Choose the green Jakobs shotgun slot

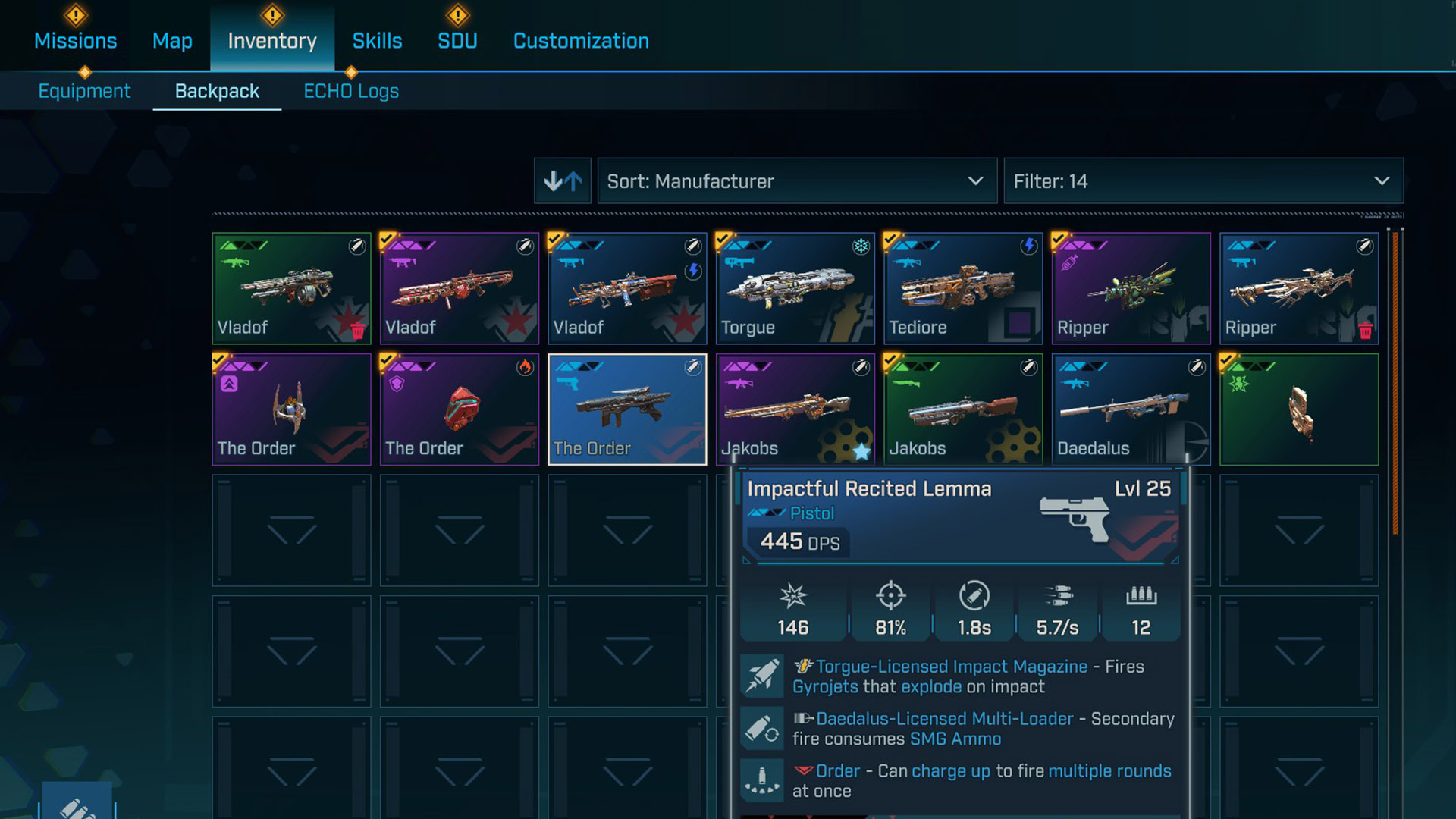coord(962,409)
